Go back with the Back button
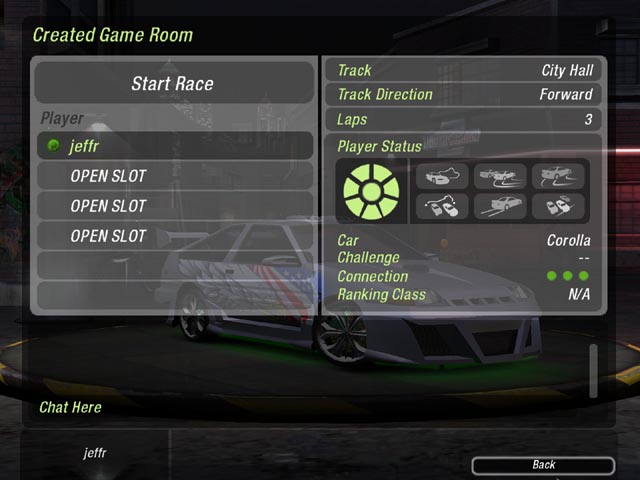 tap(543, 465)
